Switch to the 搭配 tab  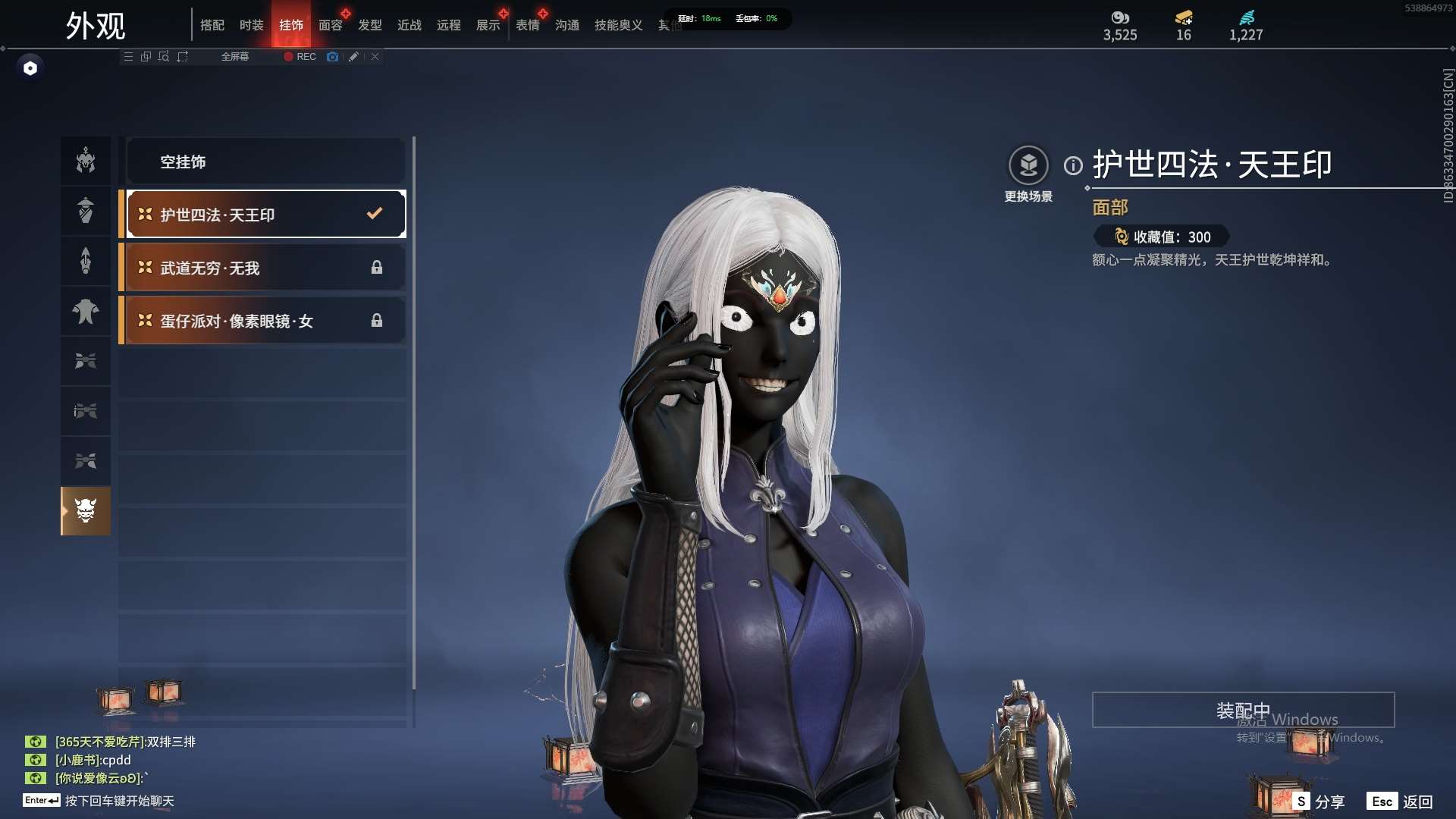[212, 25]
